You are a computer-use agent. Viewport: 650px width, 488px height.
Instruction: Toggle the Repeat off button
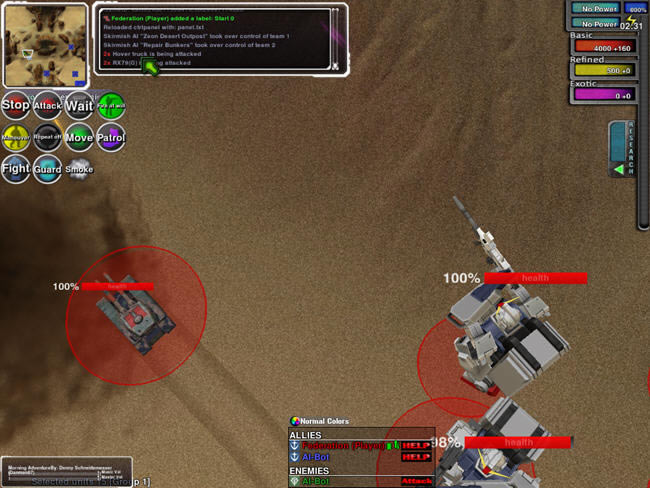tap(47, 137)
